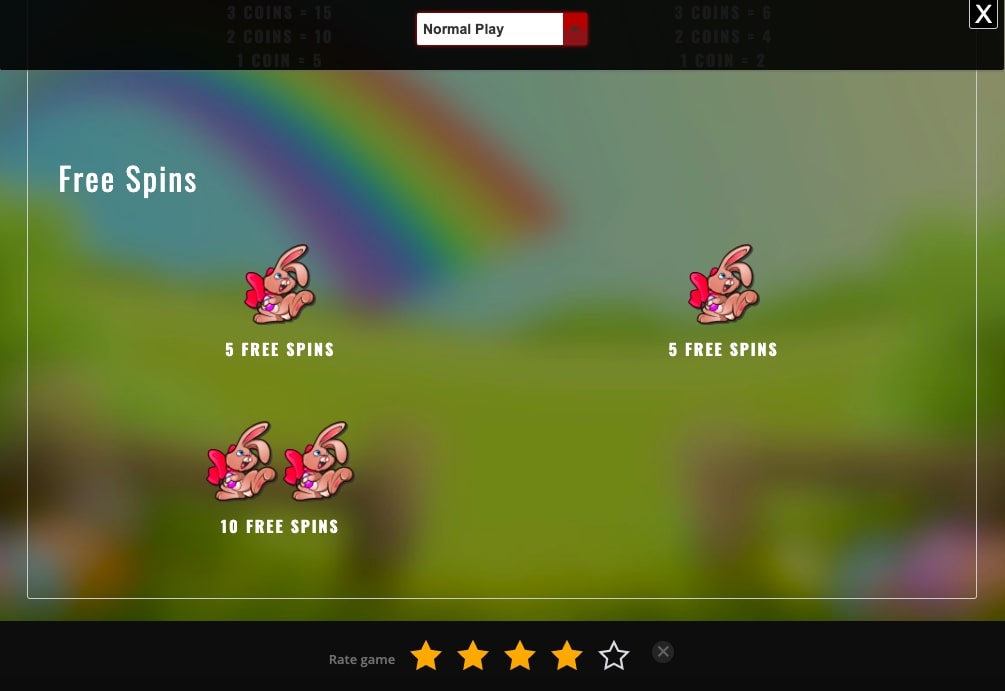1005x691 pixels.
Task: Rate the game three stars
Action: (520, 656)
